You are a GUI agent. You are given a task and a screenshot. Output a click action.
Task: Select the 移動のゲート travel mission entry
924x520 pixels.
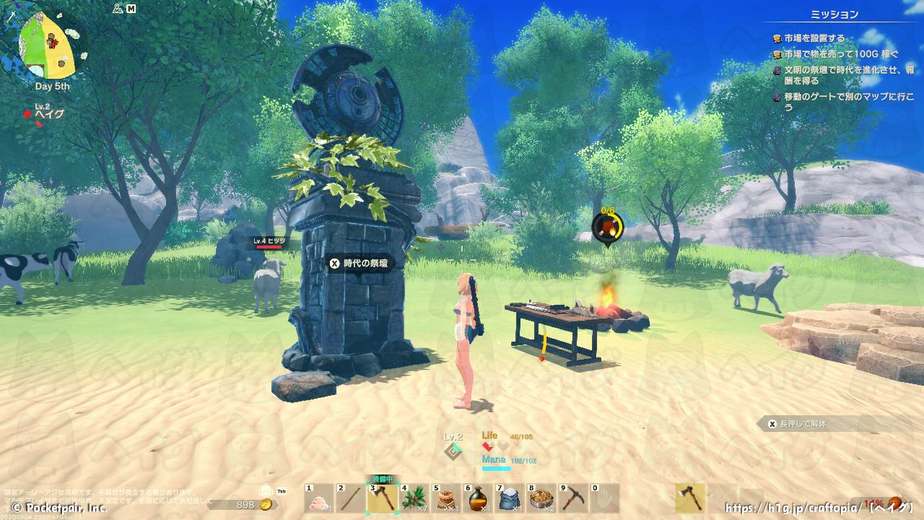pyautogui.click(x=846, y=98)
